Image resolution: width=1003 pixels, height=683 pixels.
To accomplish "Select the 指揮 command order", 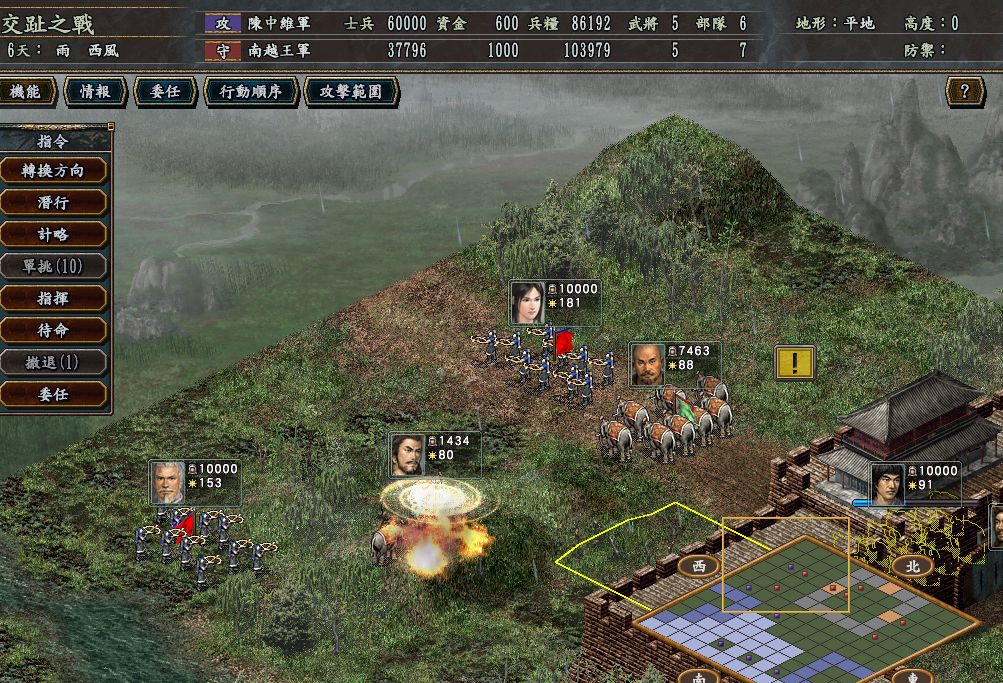I will pos(53,298).
